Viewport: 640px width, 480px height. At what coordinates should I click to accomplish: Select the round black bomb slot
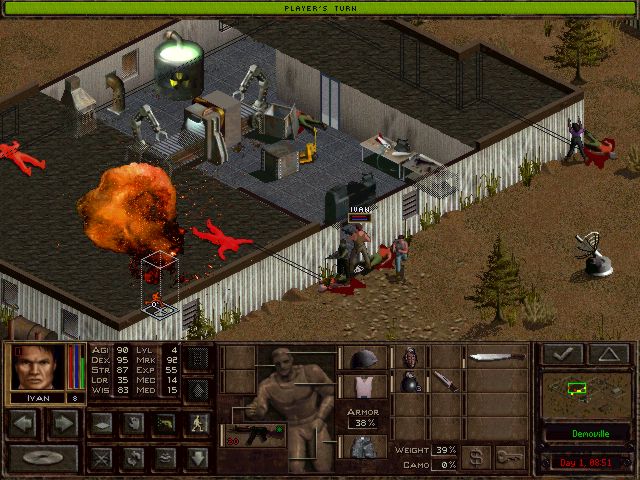point(409,381)
